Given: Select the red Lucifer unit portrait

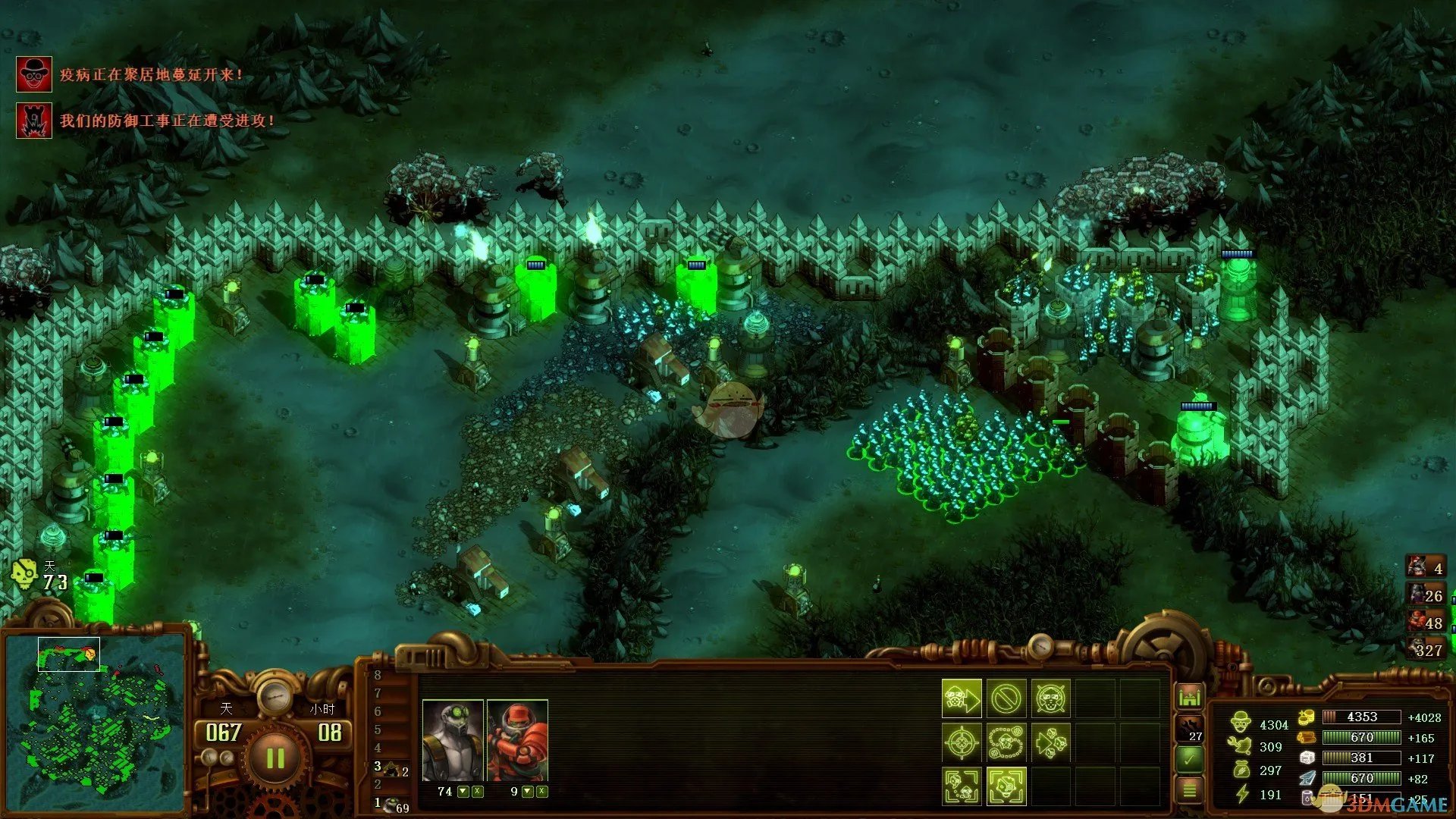Looking at the screenshot, I should tap(517, 741).
